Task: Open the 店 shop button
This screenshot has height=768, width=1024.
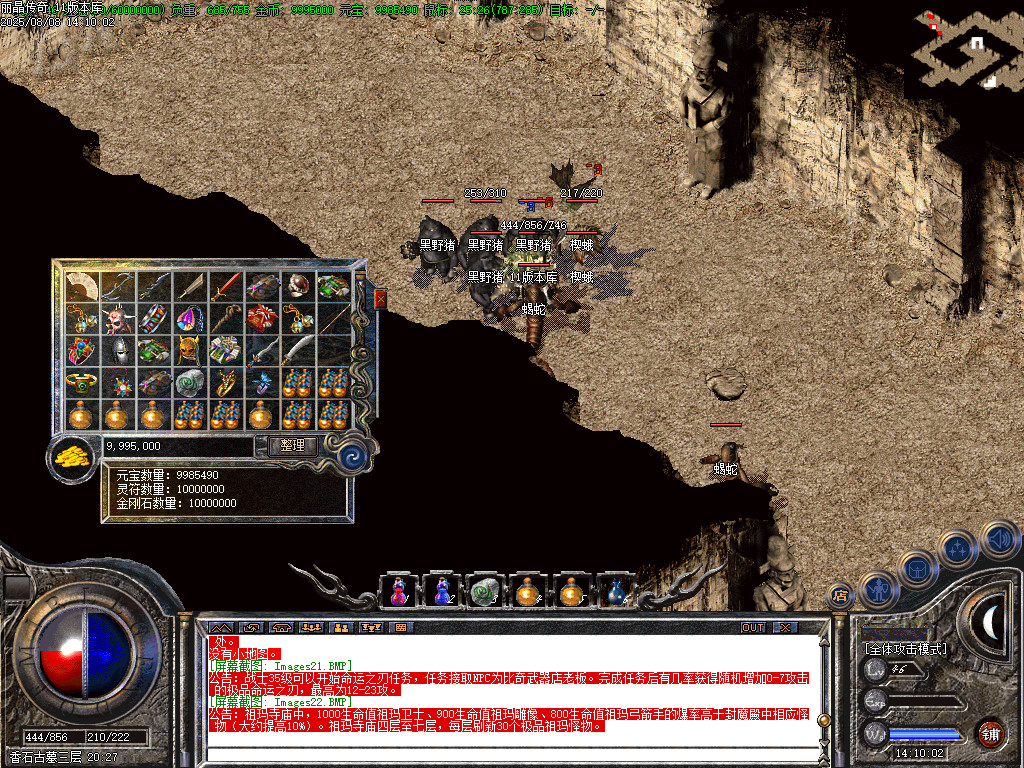Action: pyautogui.click(x=840, y=597)
